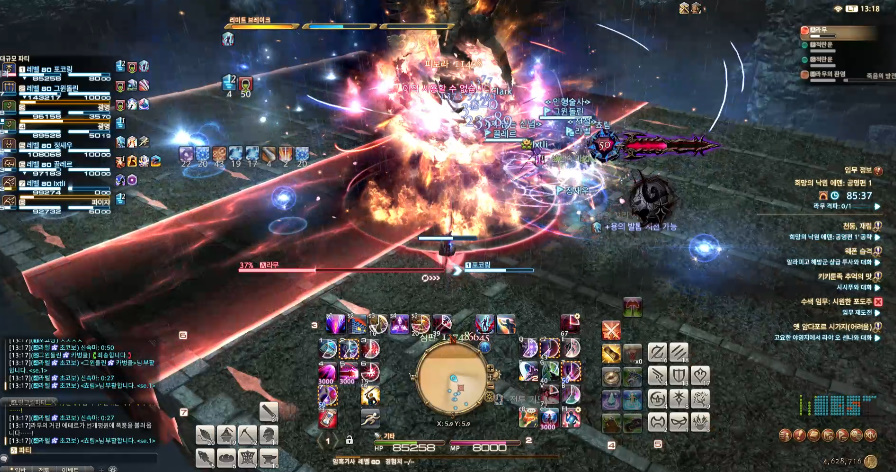896x472 pixels.
Task: Select the 해관 습격 quest tracker entry
Action: pos(852,250)
